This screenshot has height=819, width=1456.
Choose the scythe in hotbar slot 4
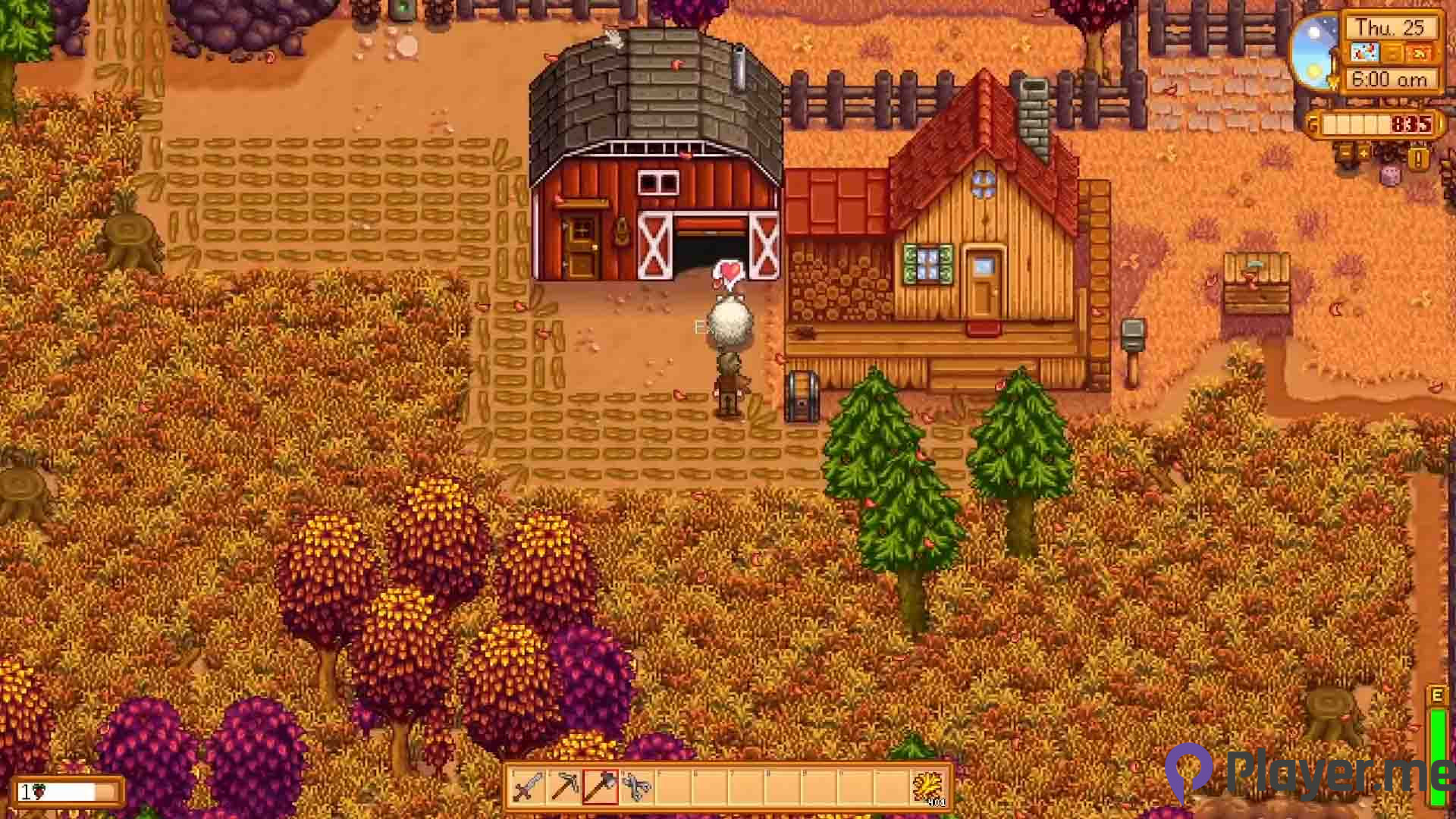tap(635, 787)
